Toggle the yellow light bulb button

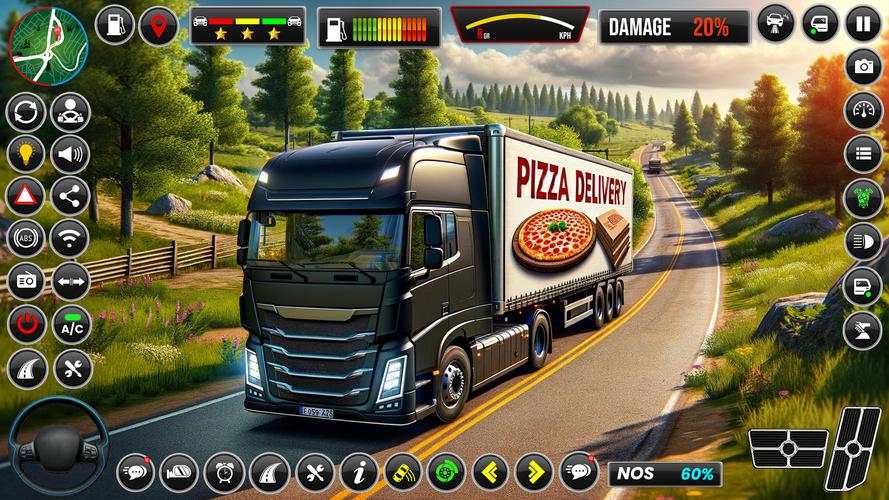click(x=26, y=153)
